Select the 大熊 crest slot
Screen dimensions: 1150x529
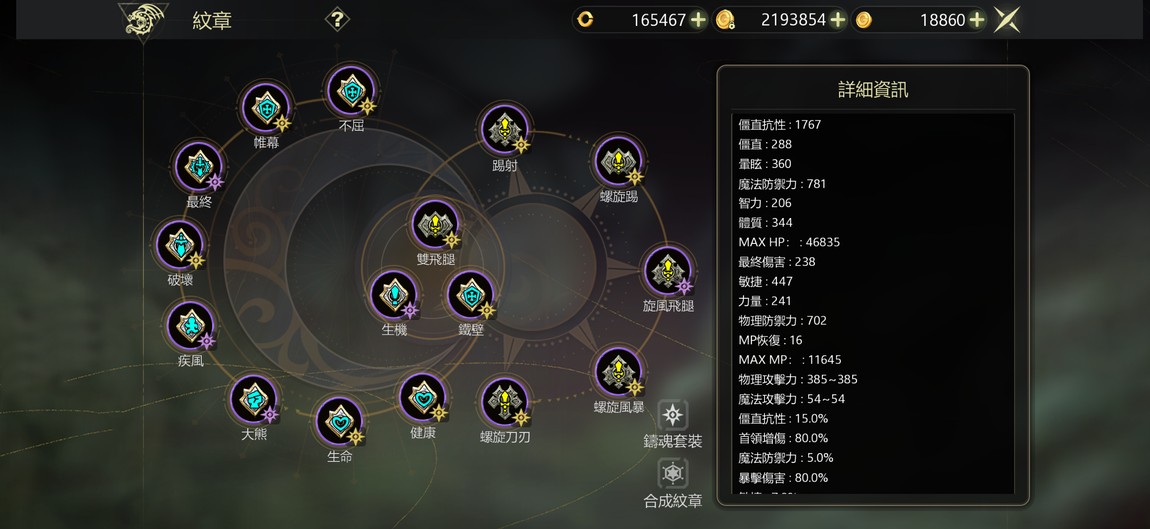click(254, 399)
